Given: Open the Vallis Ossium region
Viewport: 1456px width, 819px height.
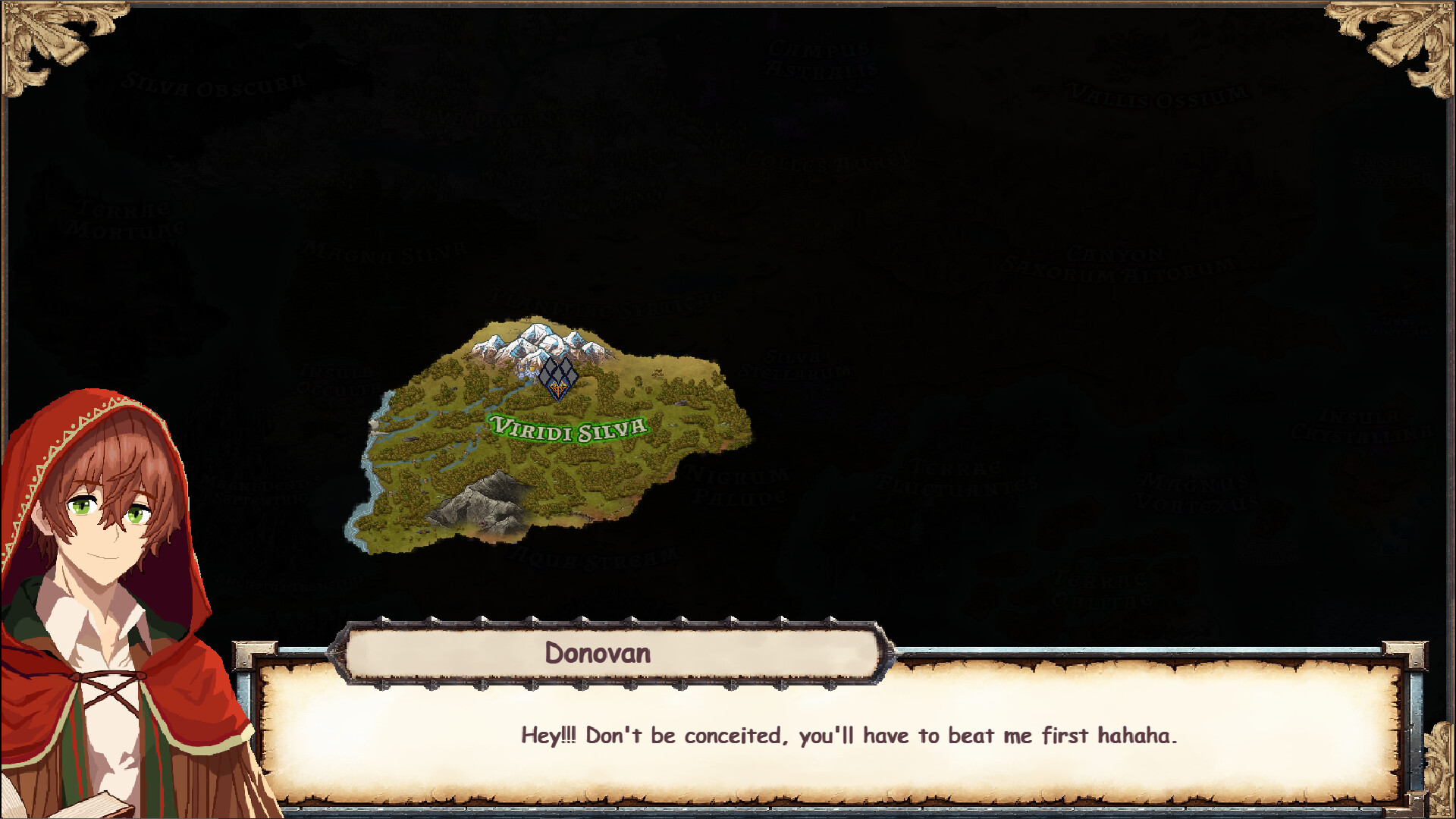Looking at the screenshot, I should (x=1155, y=95).
